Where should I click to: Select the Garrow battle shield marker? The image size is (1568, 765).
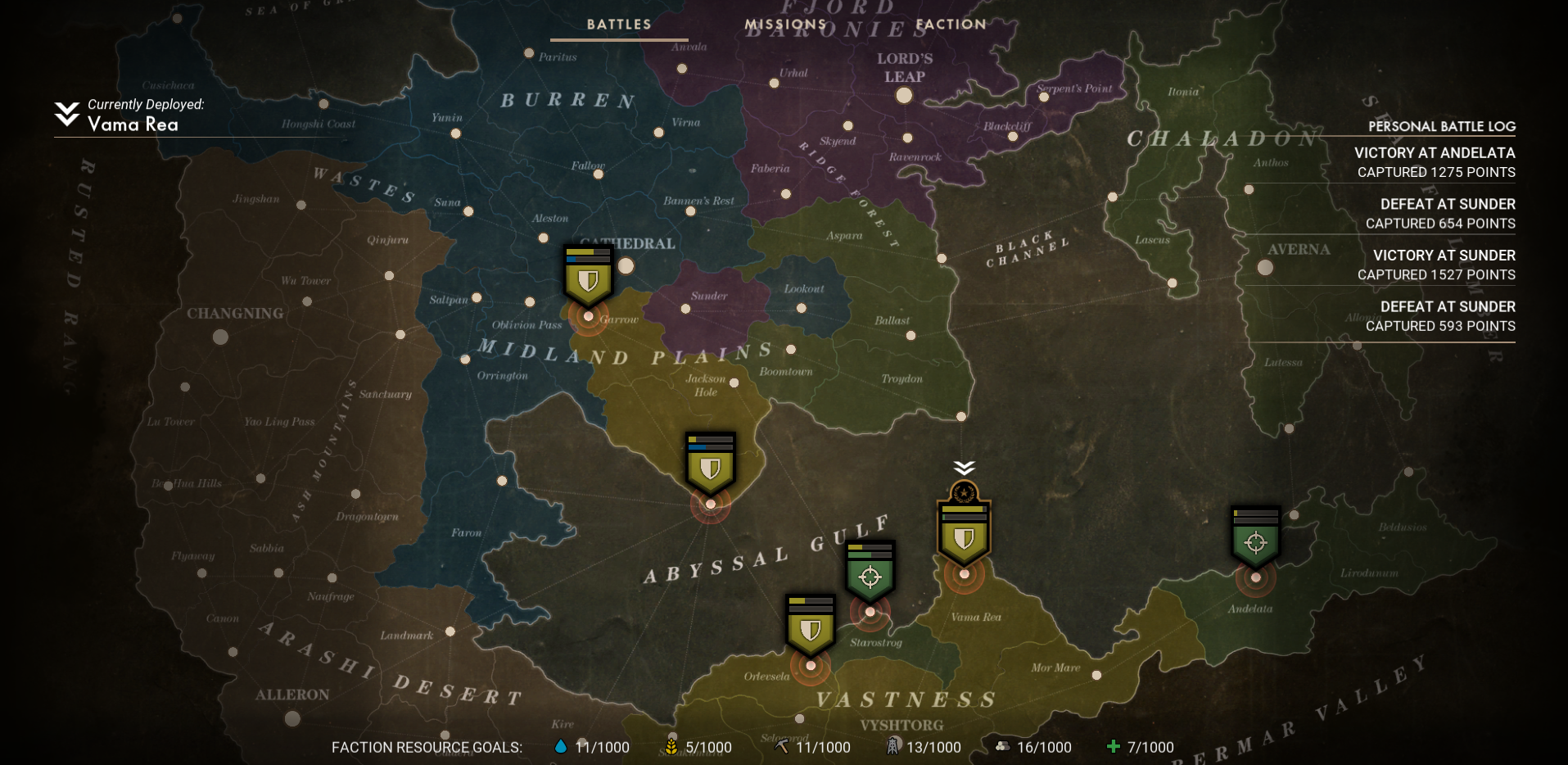[x=588, y=278]
